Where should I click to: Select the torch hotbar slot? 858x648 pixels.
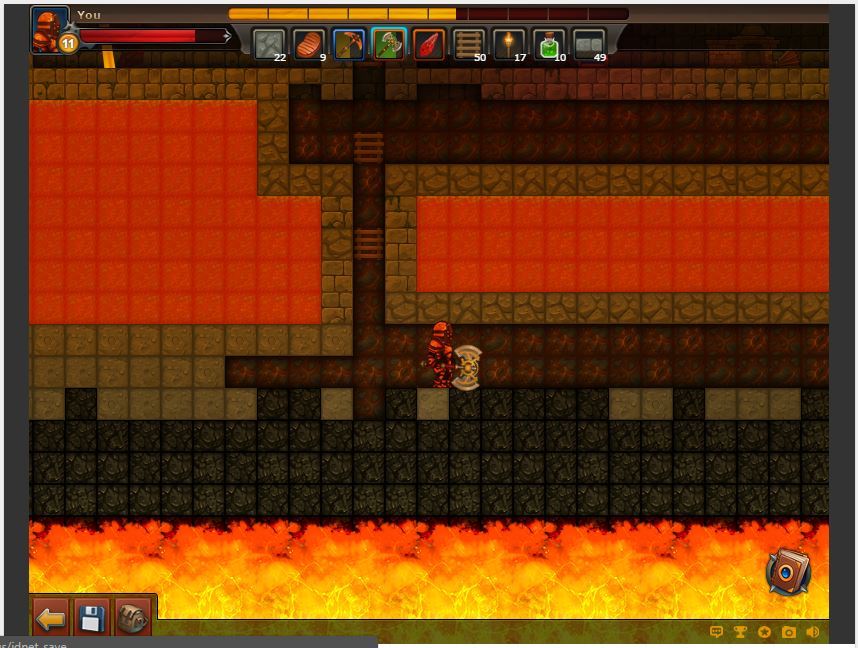click(x=509, y=44)
